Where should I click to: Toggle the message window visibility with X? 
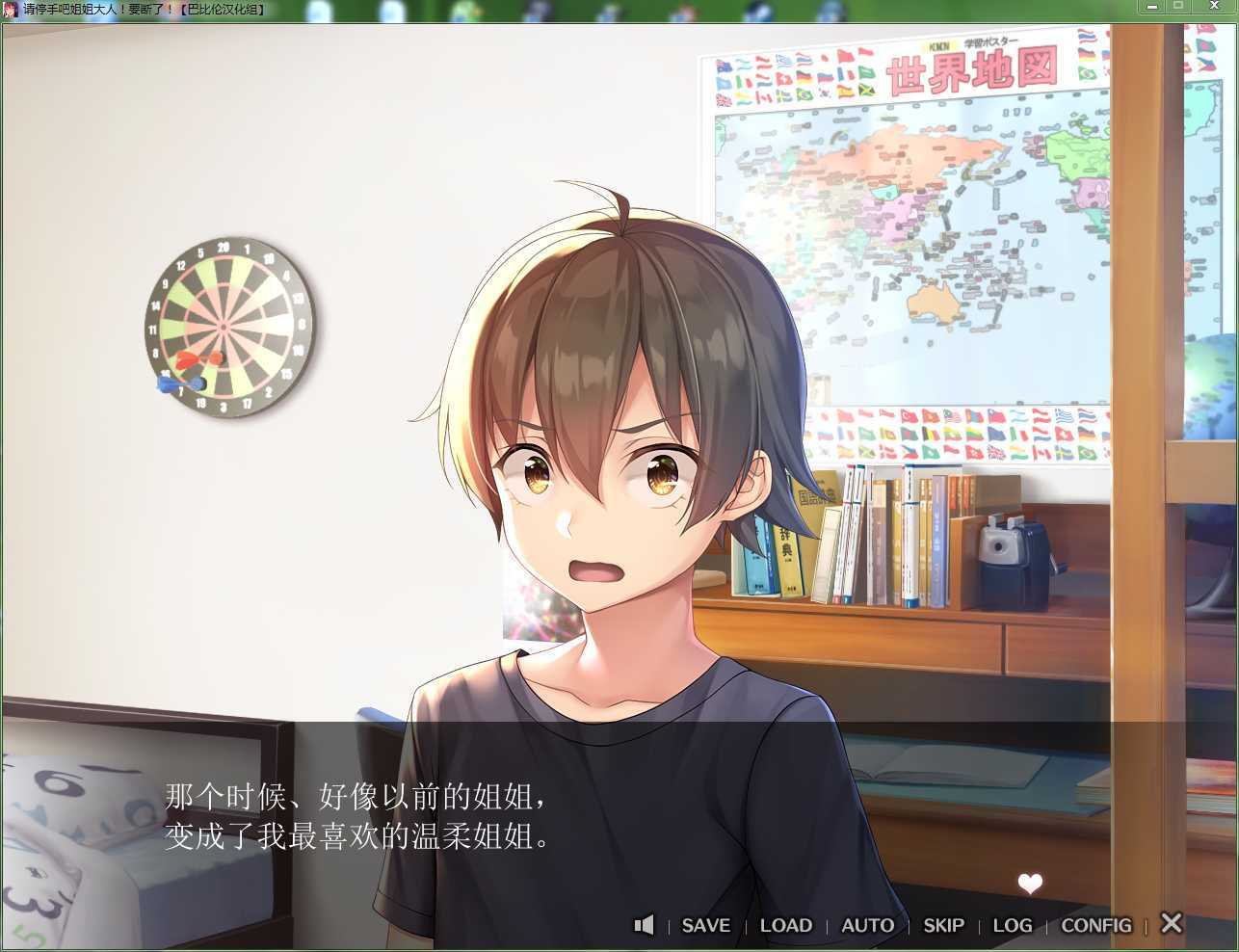(x=1171, y=923)
